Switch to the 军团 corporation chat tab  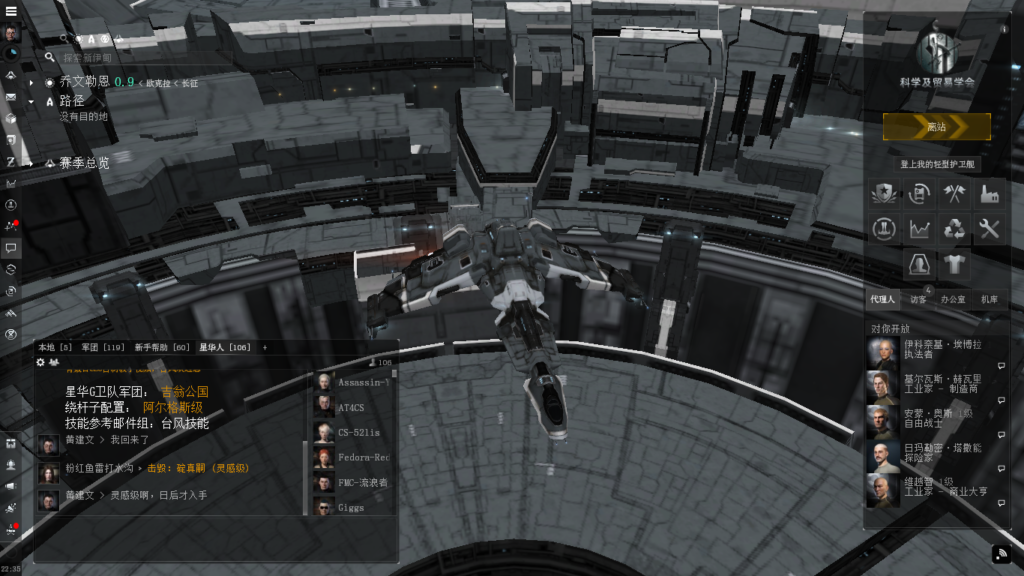point(103,347)
